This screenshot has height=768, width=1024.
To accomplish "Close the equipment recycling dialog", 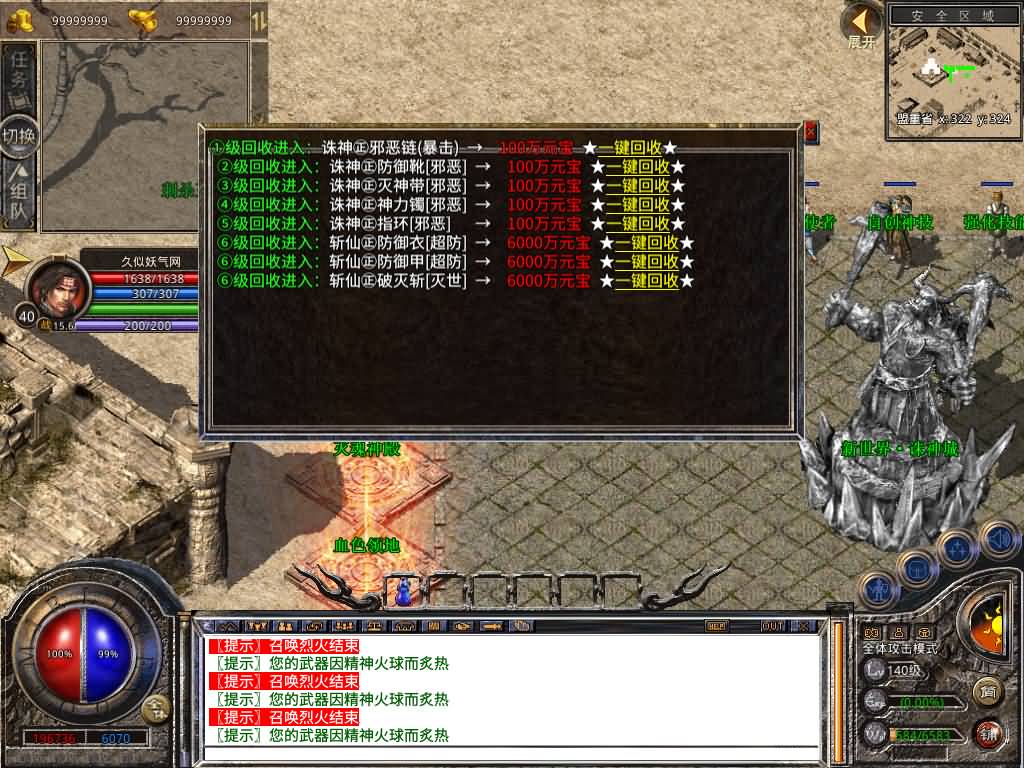I will tap(810, 132).
